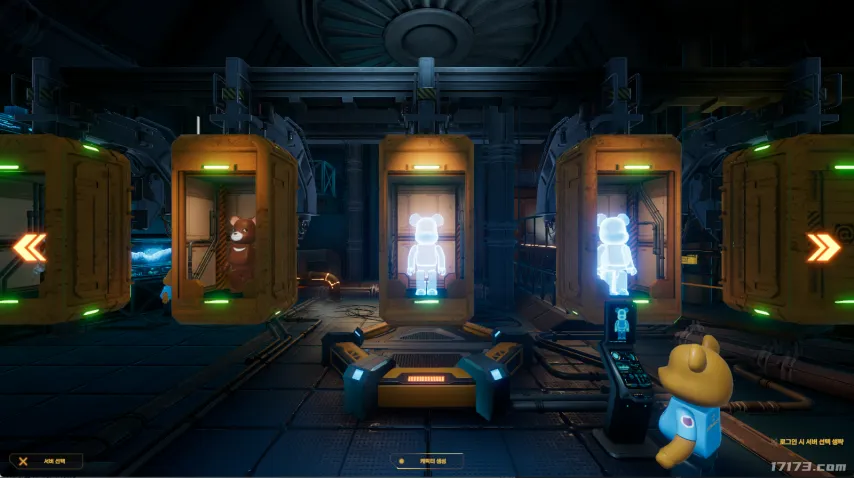
Task: Open server select (서버 선택)
Action: tap(46, 461)
